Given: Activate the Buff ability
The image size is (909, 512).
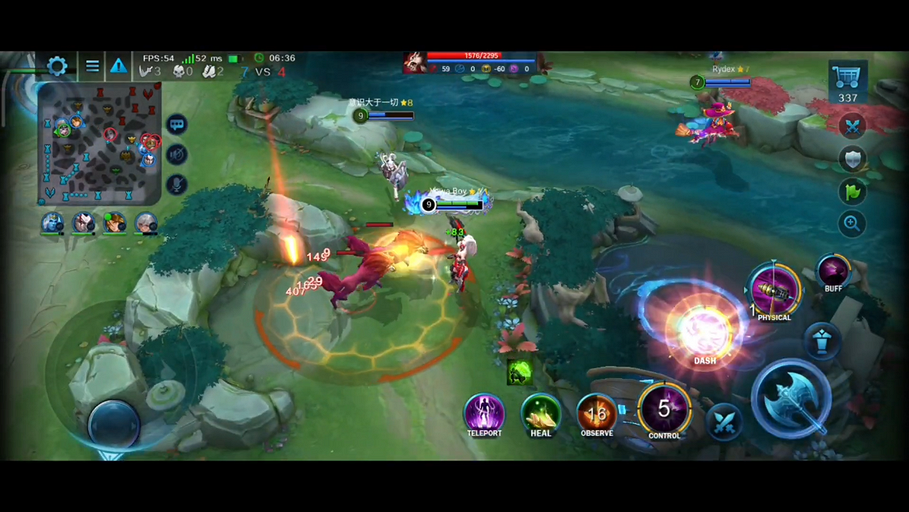Looking at the screenshot, I should [833, 271].
